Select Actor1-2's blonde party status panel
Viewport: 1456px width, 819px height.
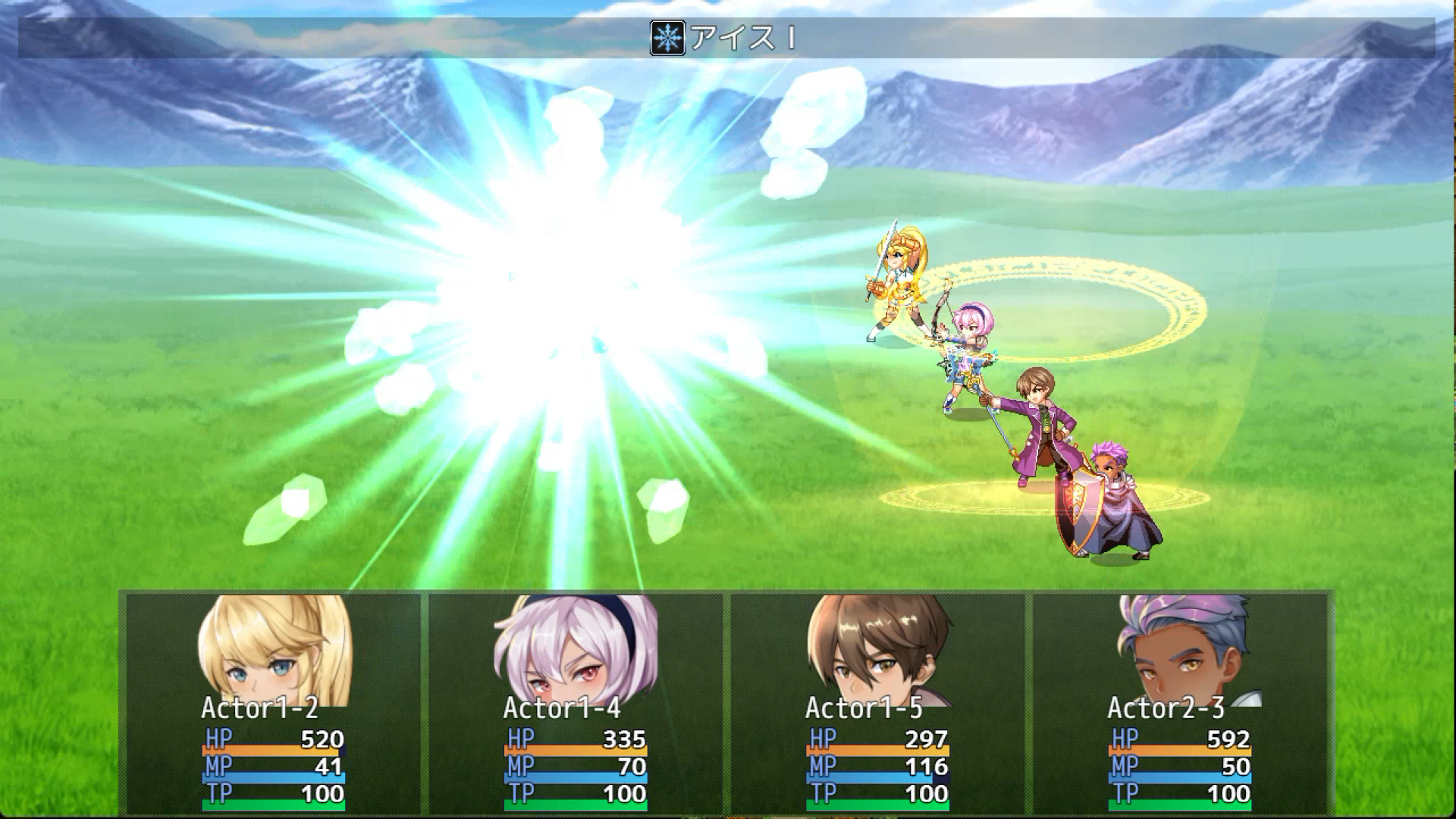273,701
